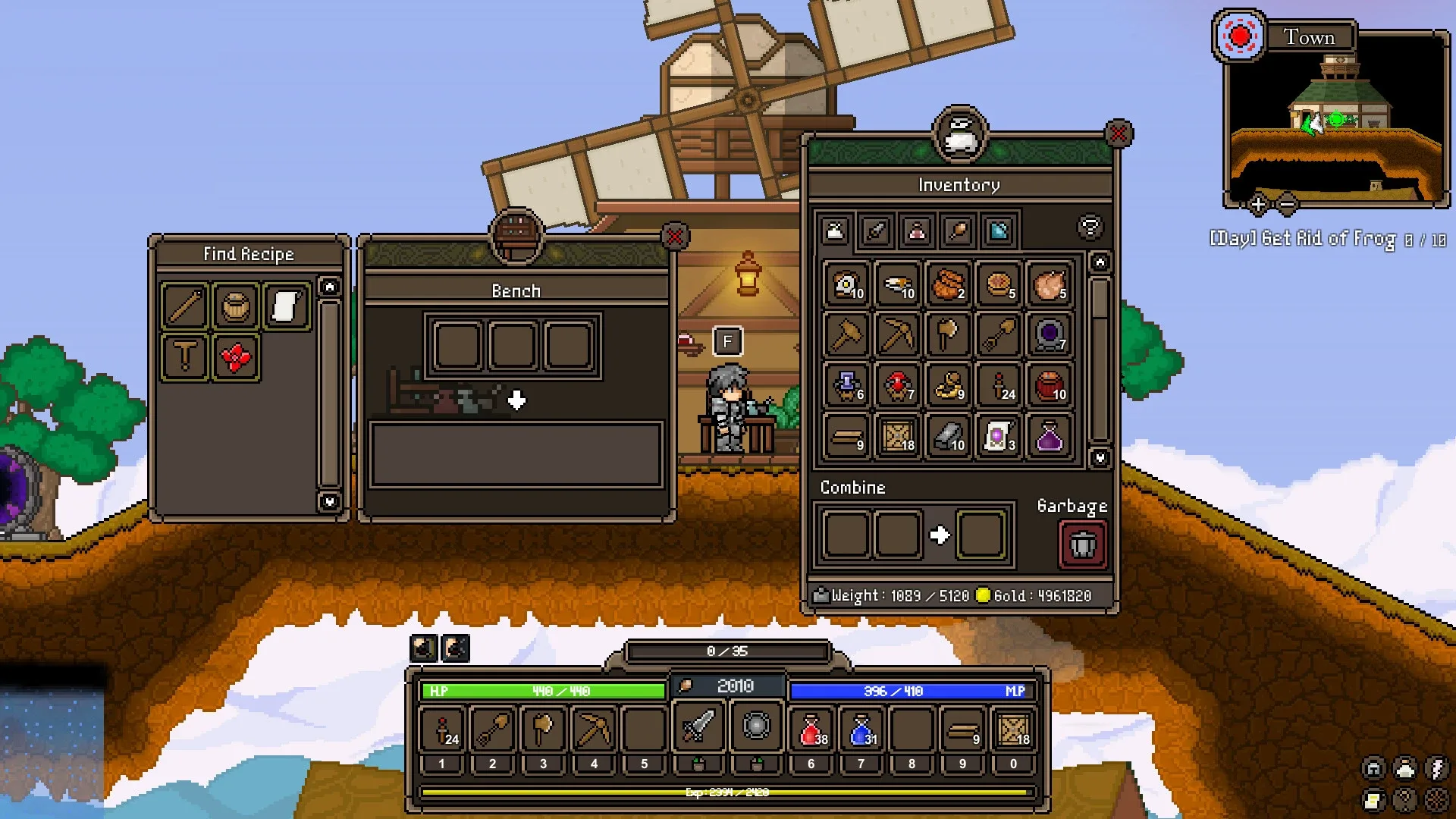Select the wooden pickaxe in inventory
Image resolution: width=1456 pixels, height=819 pixels.
tap(897, 334)
